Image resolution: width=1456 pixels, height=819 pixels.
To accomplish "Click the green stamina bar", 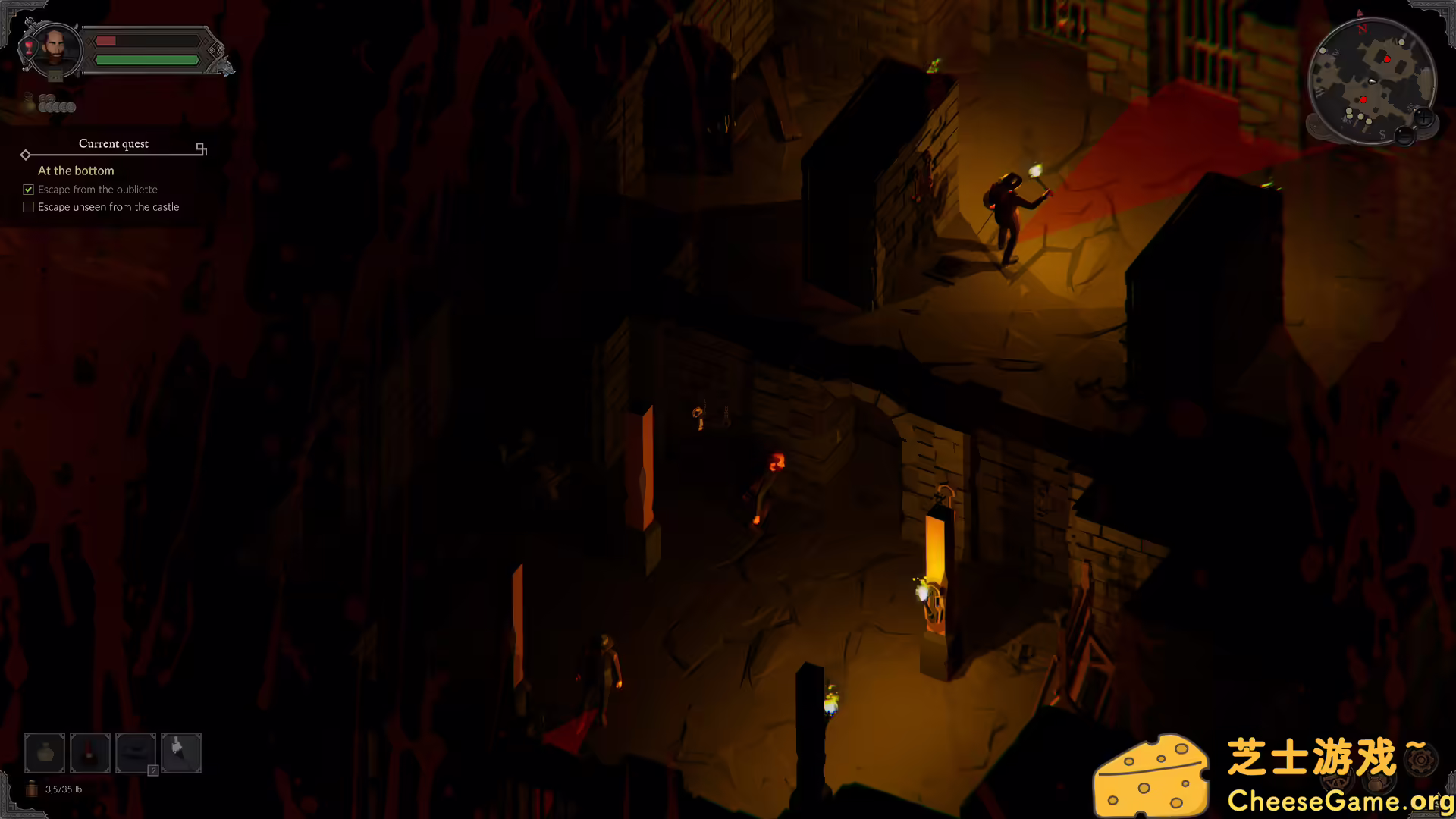I will pyautogui.click(x=146, y=59).
